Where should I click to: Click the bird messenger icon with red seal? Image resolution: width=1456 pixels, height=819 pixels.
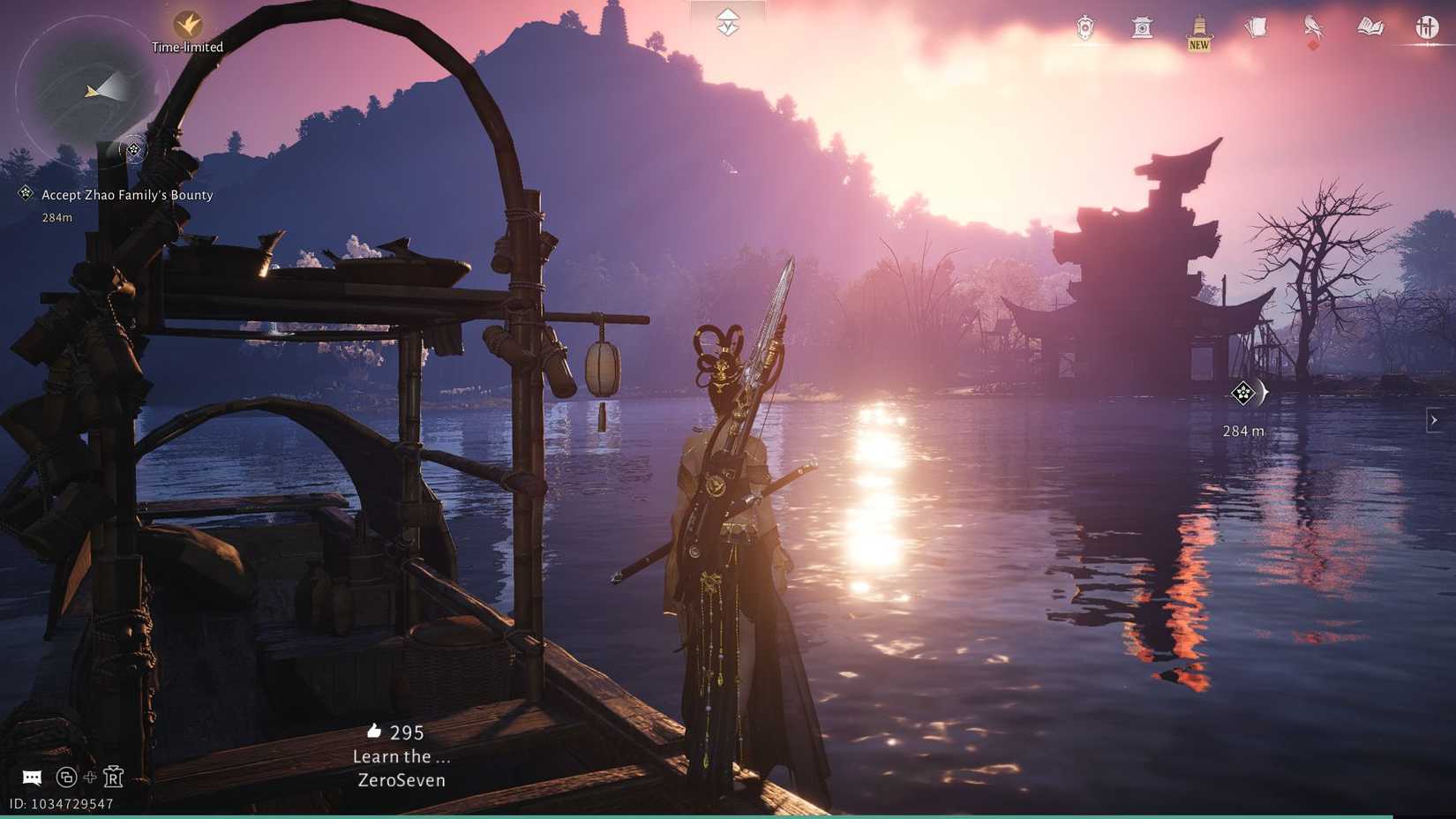[x=1312, y=28]
